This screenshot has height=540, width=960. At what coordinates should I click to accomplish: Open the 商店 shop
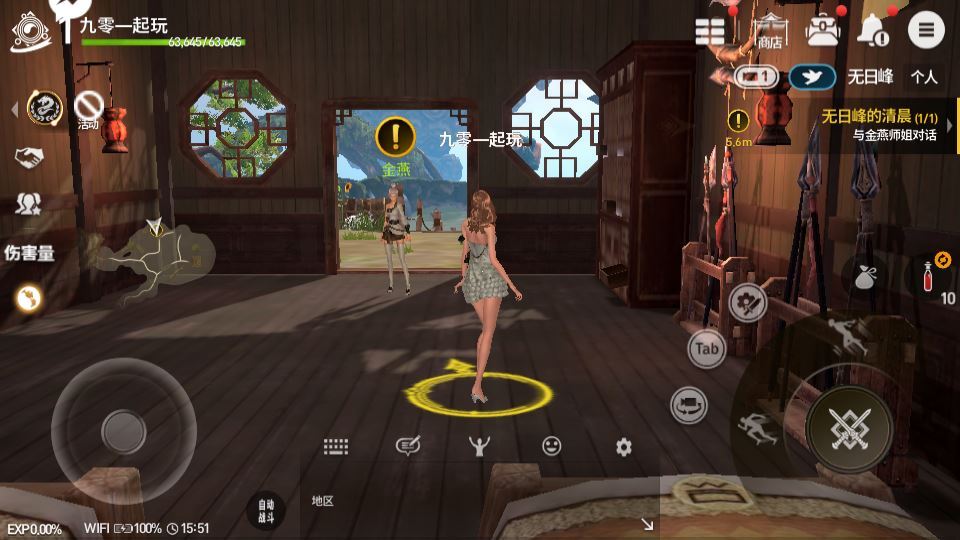[x=770, y=32]
